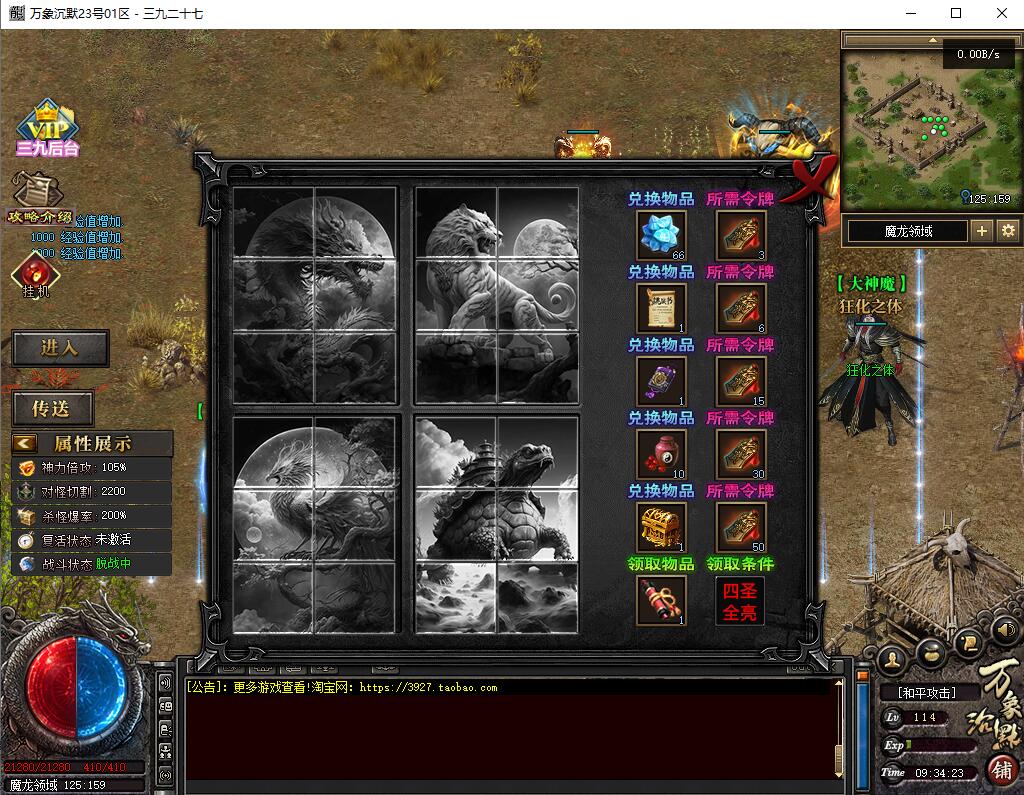Click the 进入 enter button
Viewport: 1024px width, 795px height.
click(59, 348)
